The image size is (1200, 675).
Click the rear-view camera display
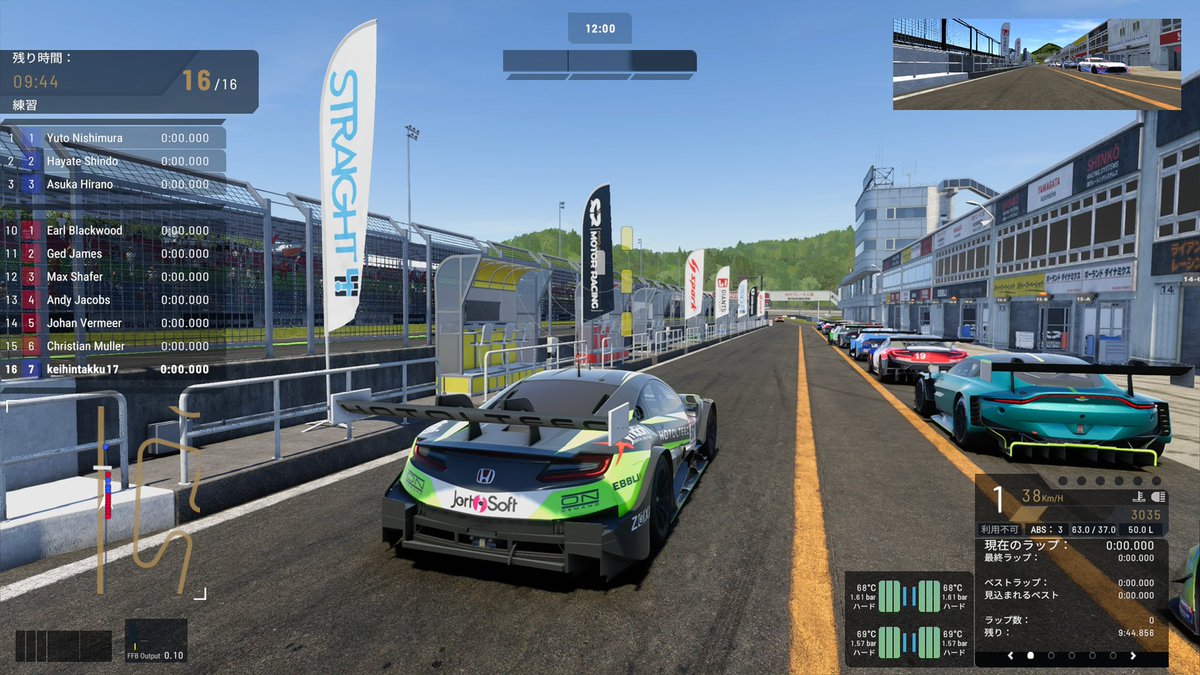(1036, 64)
